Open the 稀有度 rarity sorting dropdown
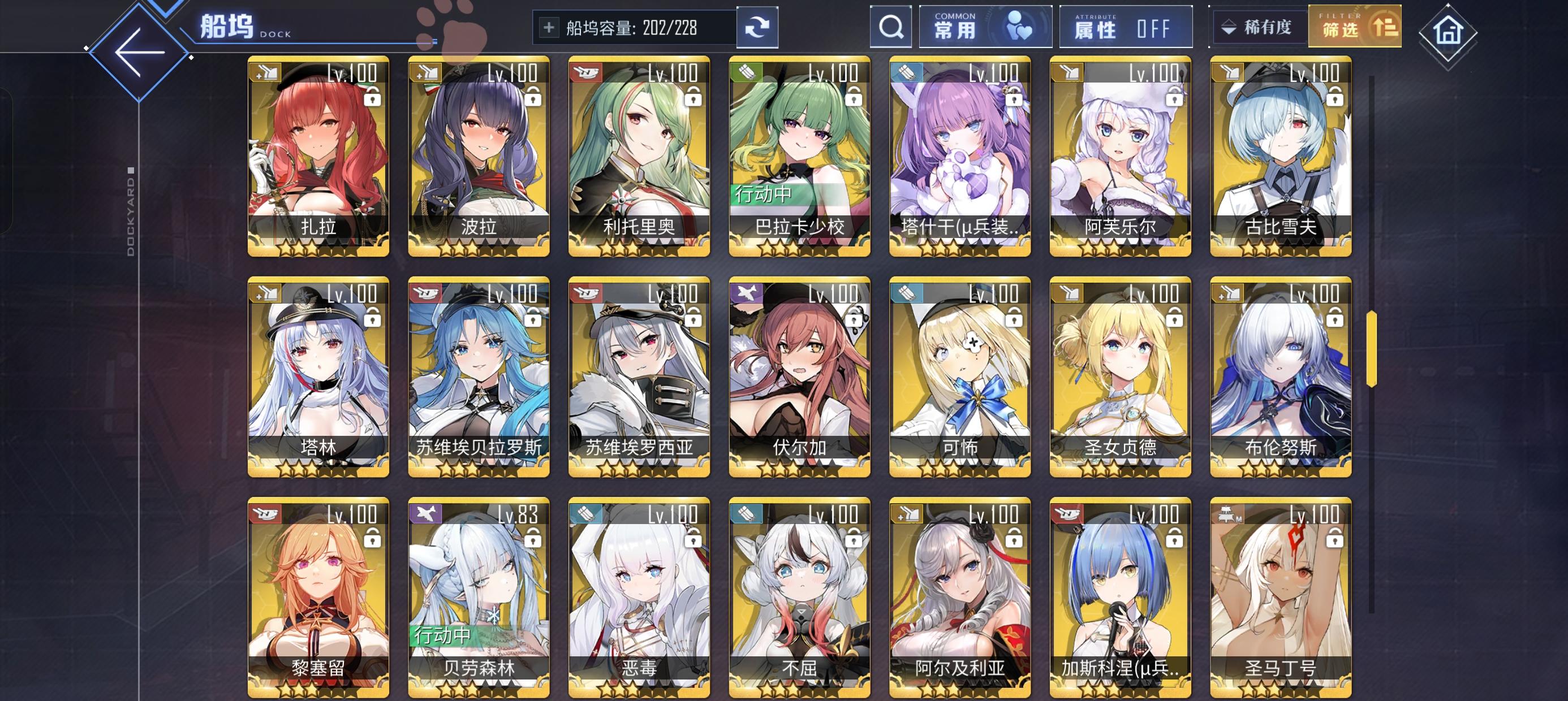The height and width of the screenshot is (701, 1568). [1257, 27]
